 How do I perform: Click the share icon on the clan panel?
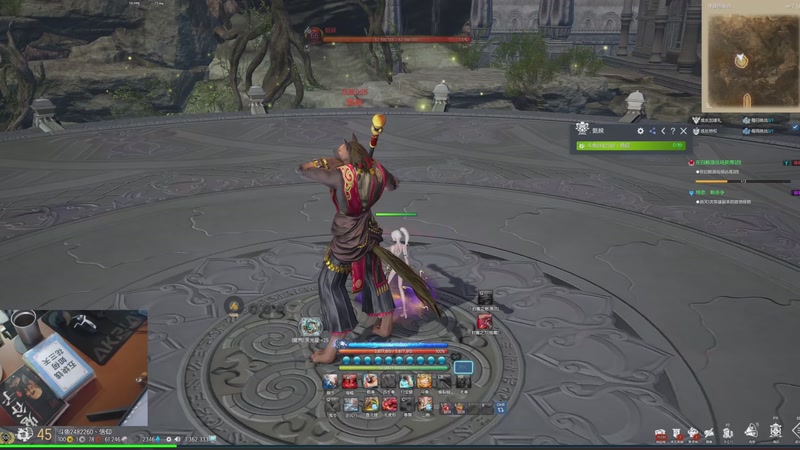pos(652,131)
